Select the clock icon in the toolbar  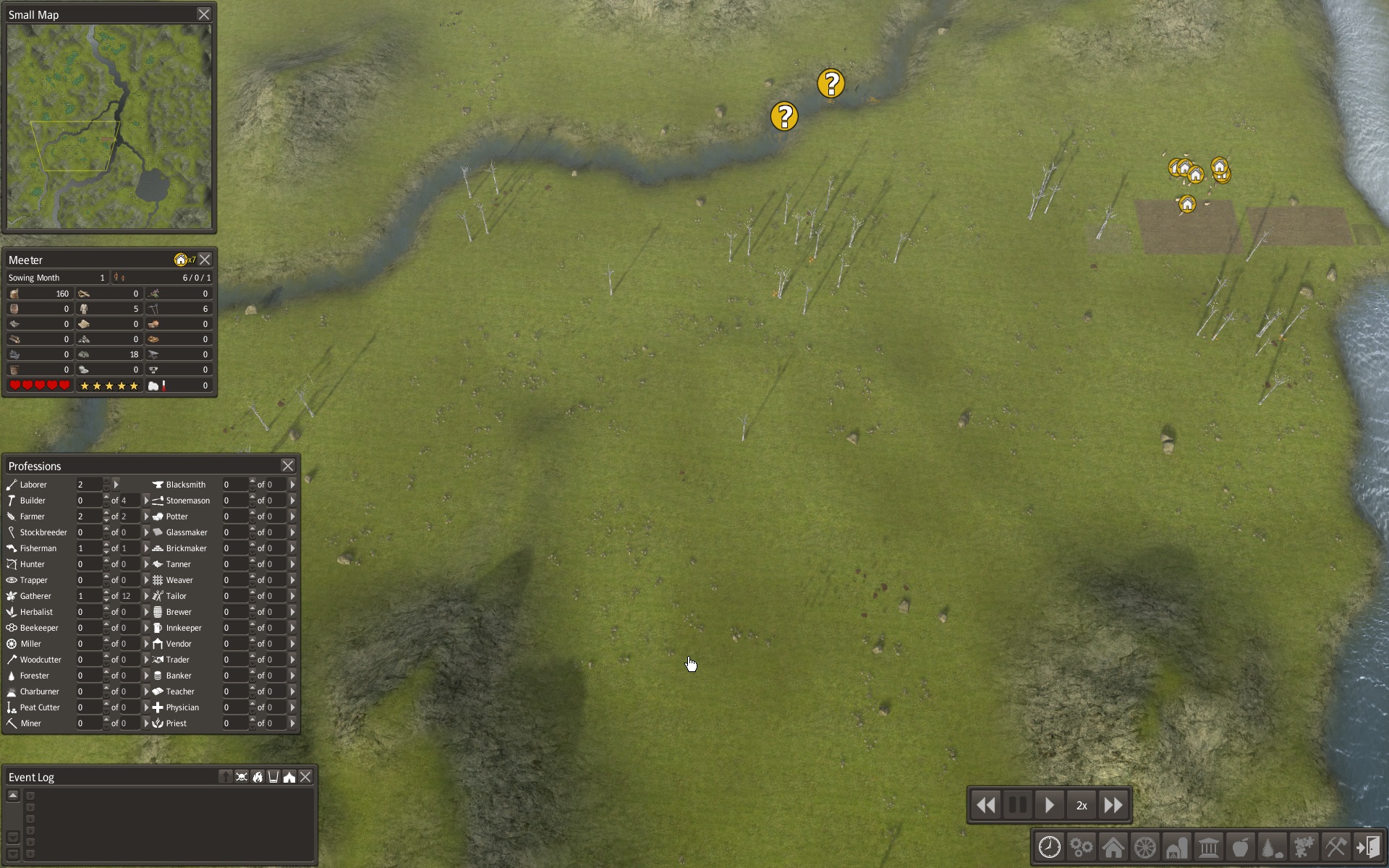pyautogui.click(x=1050, y=847)
